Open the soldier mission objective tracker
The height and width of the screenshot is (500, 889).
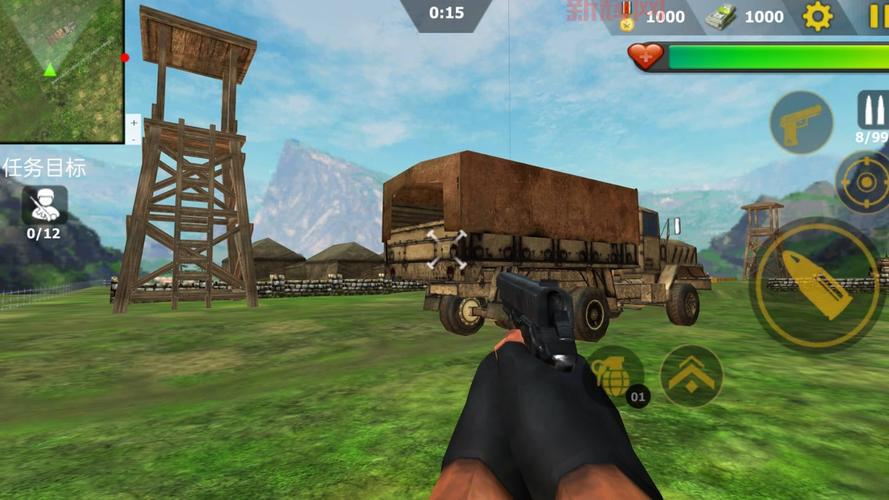[44, 205]
